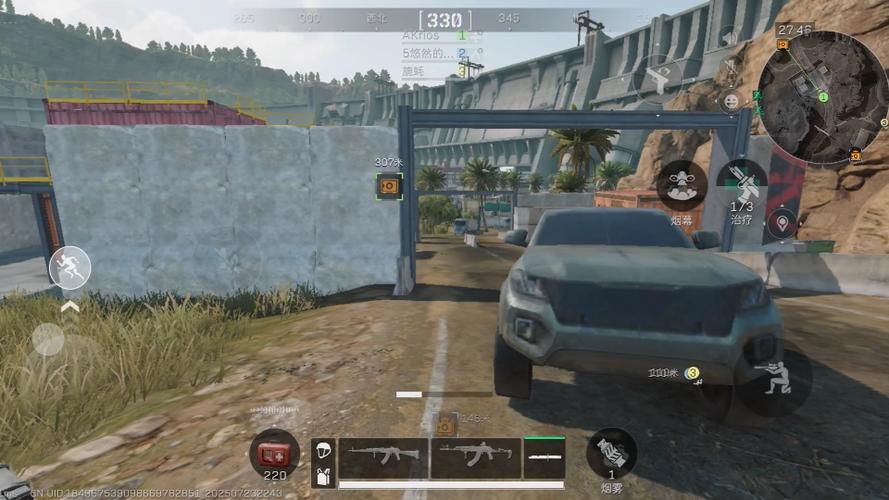
Task: Place a map pin marker
Action: pyautogui.click(x=782, y=222)
